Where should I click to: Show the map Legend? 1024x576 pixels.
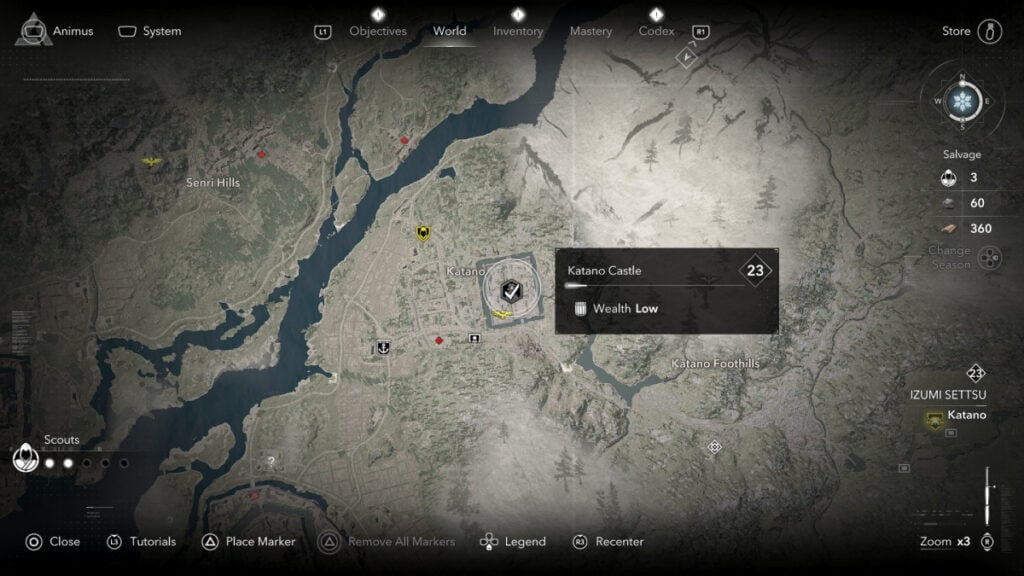(x=513, y=542)
